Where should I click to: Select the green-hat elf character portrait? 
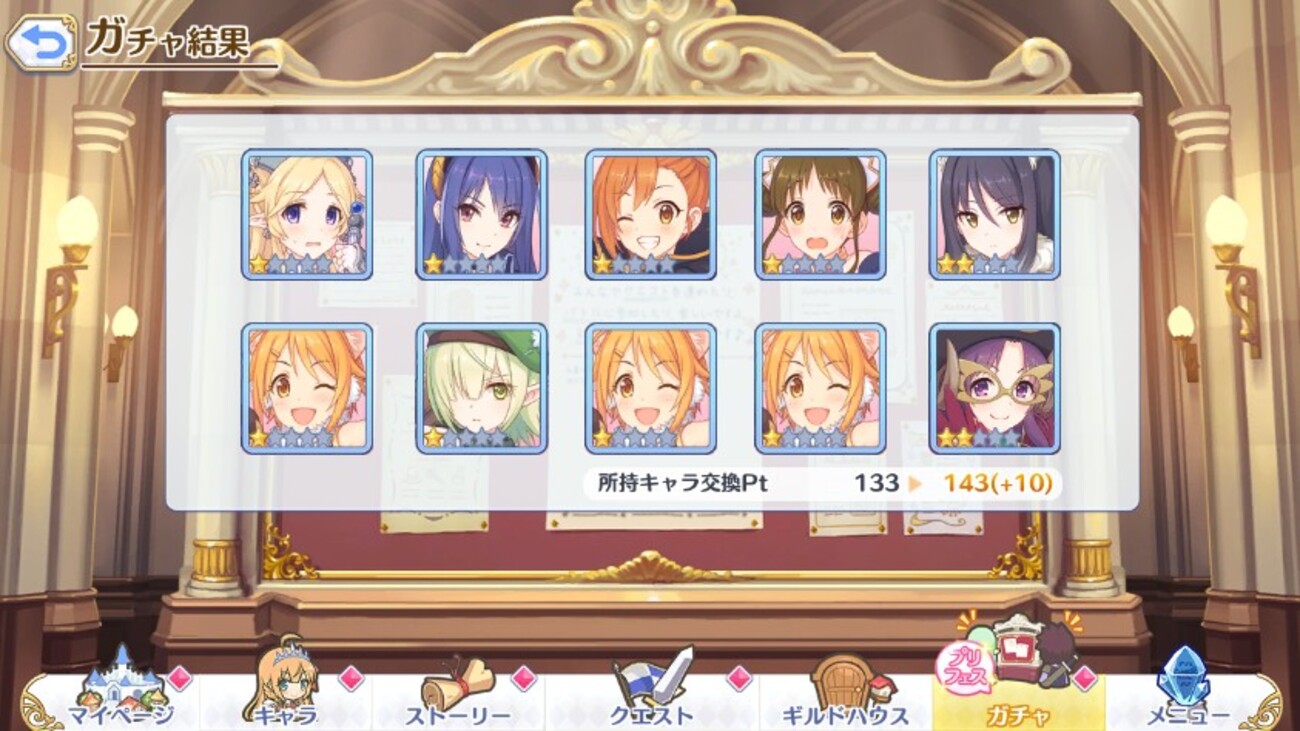pos(481,388)
